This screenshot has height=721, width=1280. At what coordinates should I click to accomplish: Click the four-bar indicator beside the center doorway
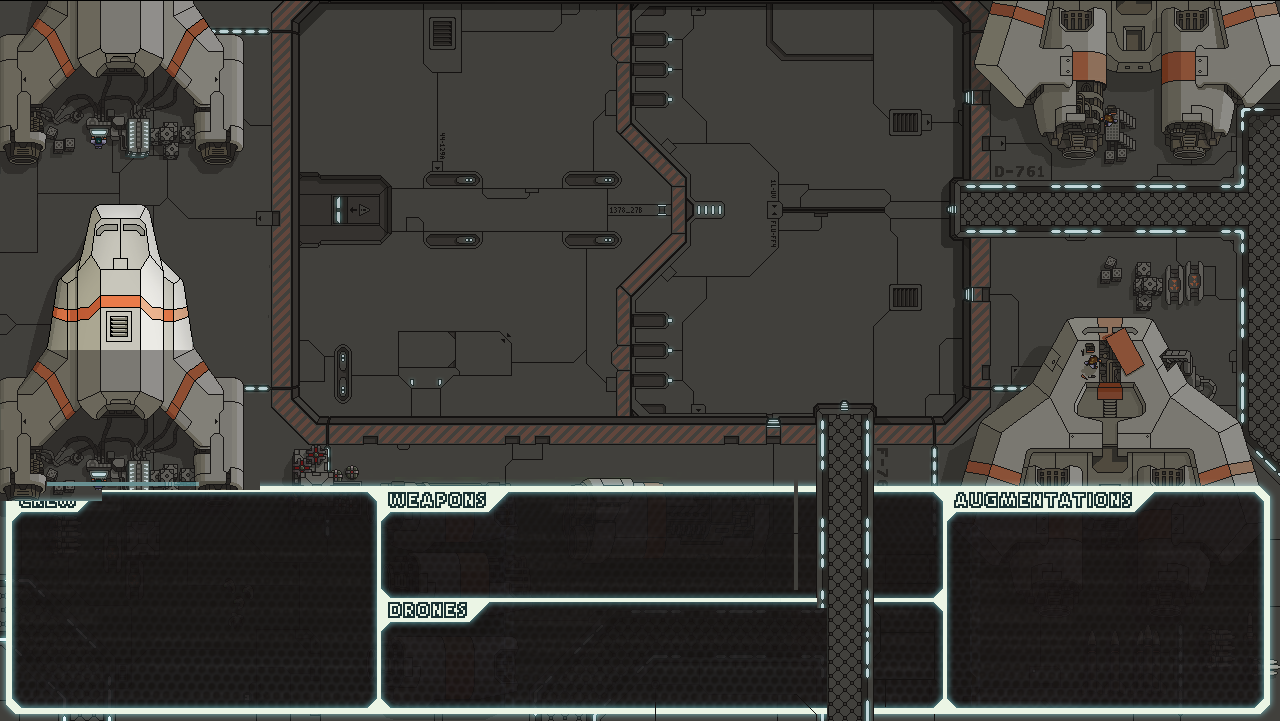[709, 210]
